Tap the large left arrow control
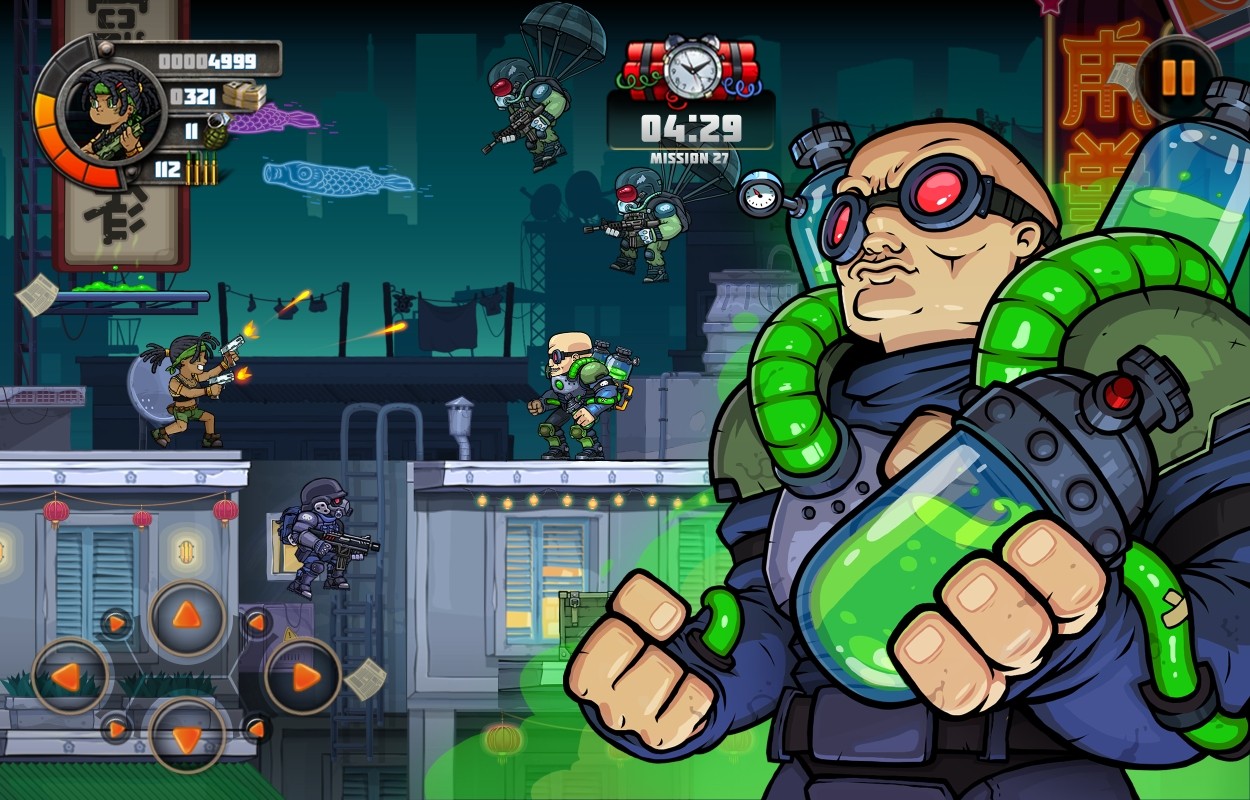Screen dimensions: 1250x800 pos(70,676)
